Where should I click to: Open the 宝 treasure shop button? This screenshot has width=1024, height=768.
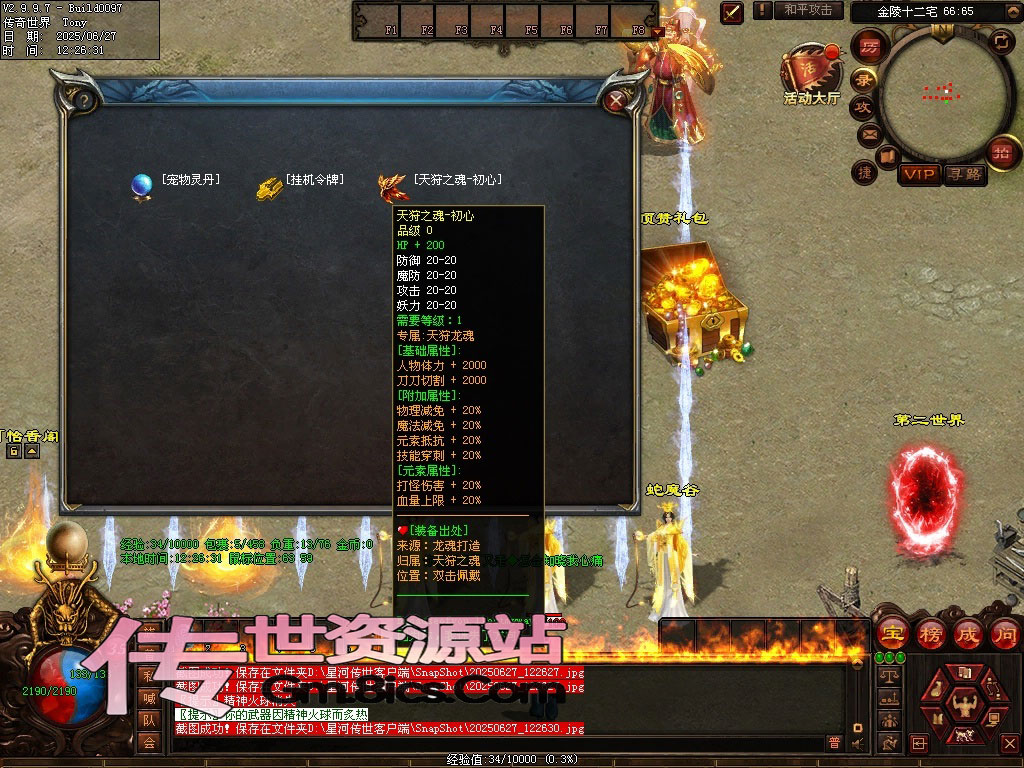click(x=891, y=633)
